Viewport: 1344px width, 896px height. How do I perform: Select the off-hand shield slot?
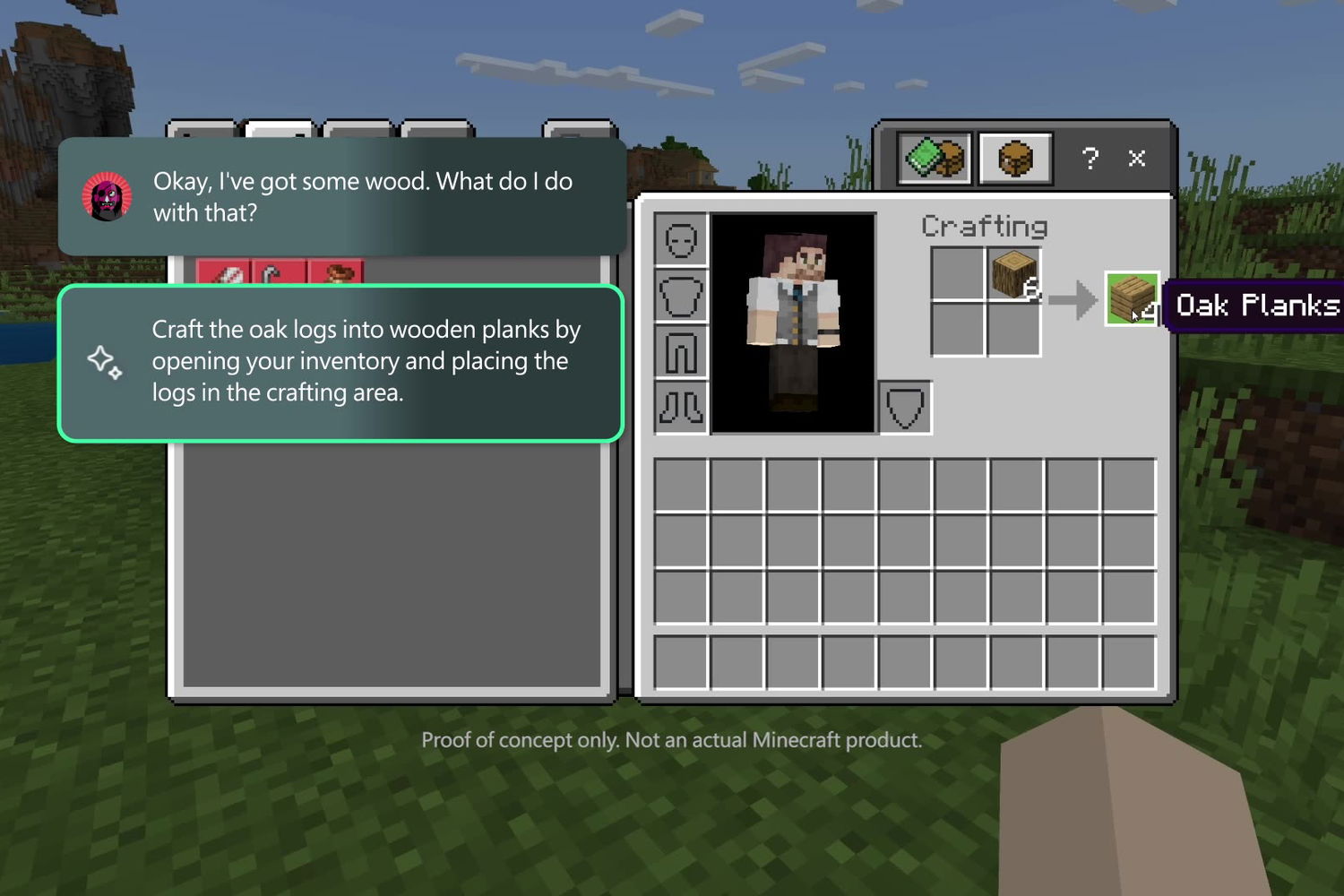(x=905, y=408)
